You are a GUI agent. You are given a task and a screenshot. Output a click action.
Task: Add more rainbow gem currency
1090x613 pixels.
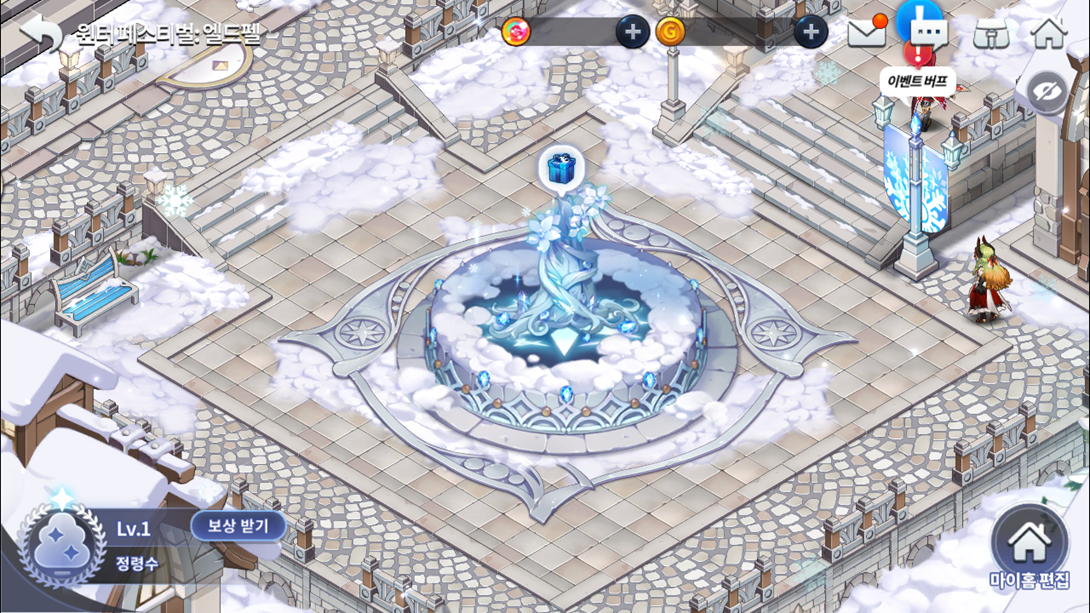pos(631,32)
